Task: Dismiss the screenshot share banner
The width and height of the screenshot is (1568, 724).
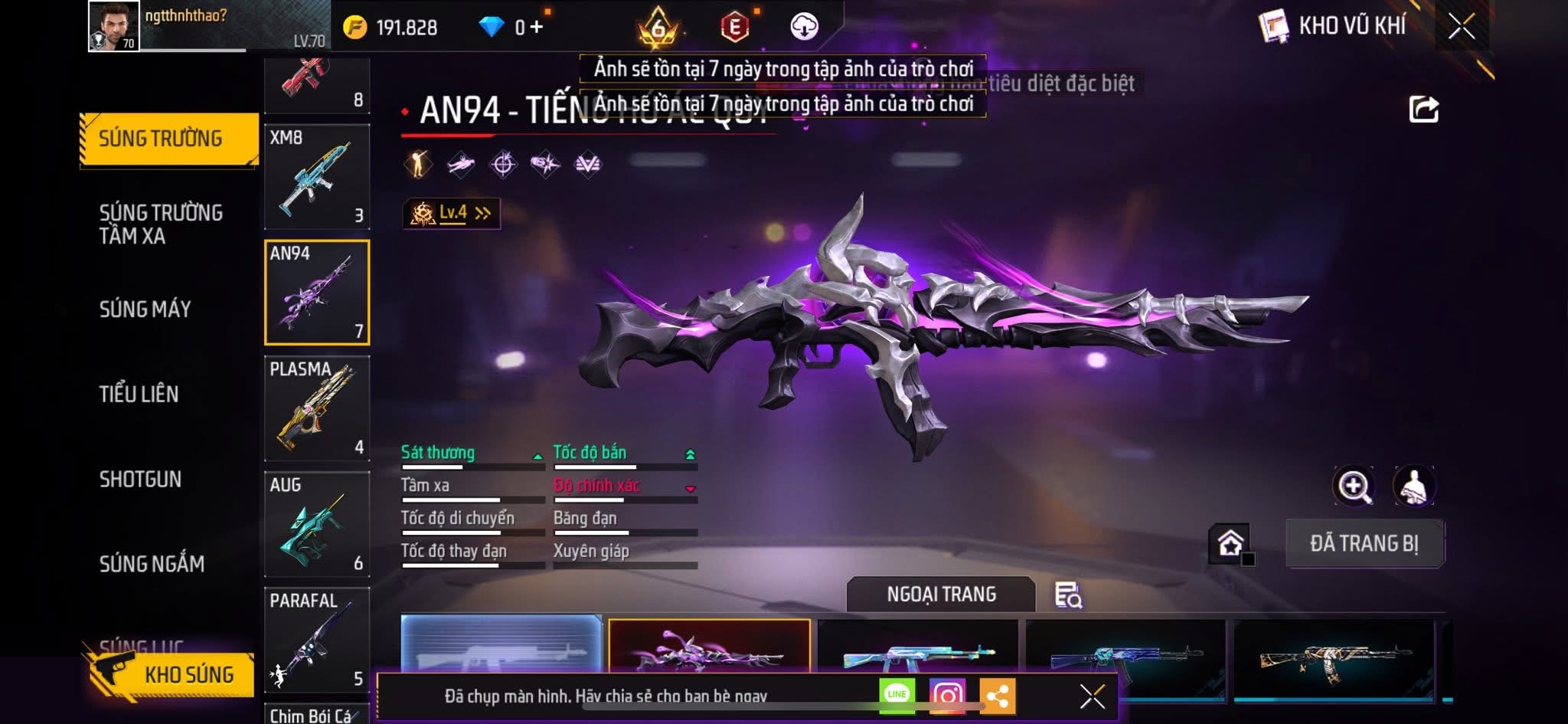Action: tap(1092, 696)
